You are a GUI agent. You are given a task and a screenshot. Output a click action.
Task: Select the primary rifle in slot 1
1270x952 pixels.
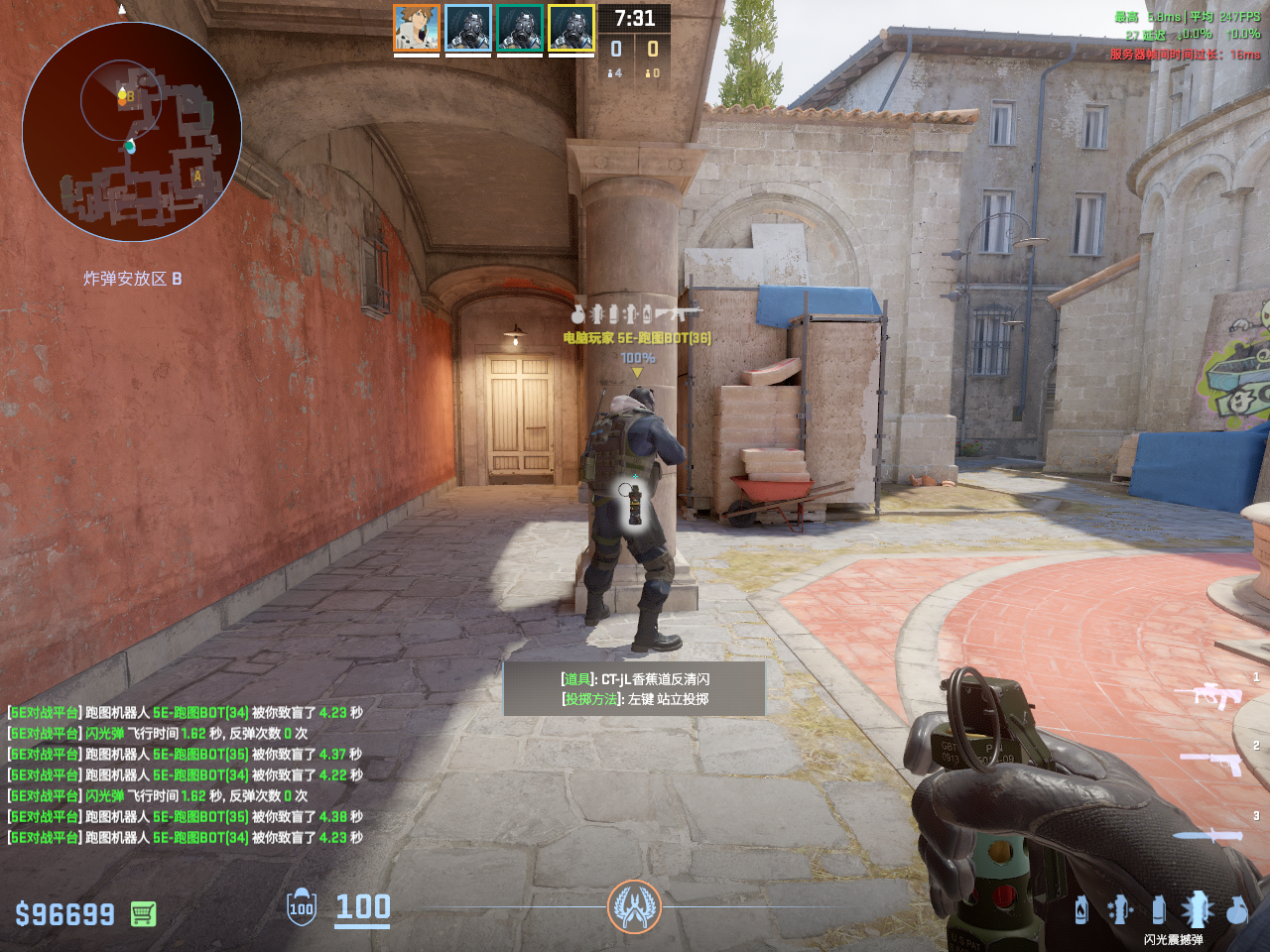[x=1208, y=695]
